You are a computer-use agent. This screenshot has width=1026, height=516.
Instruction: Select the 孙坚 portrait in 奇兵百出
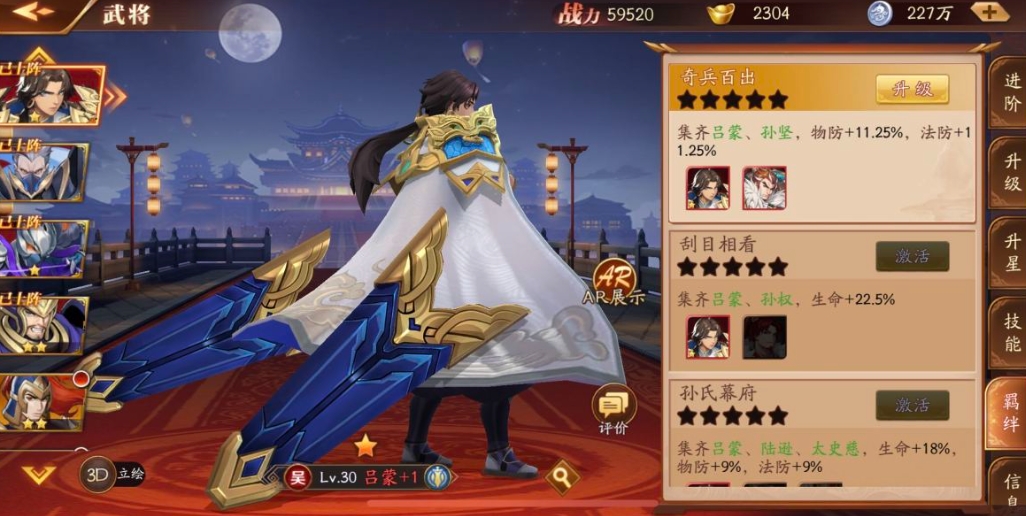[x=764, y=188]
